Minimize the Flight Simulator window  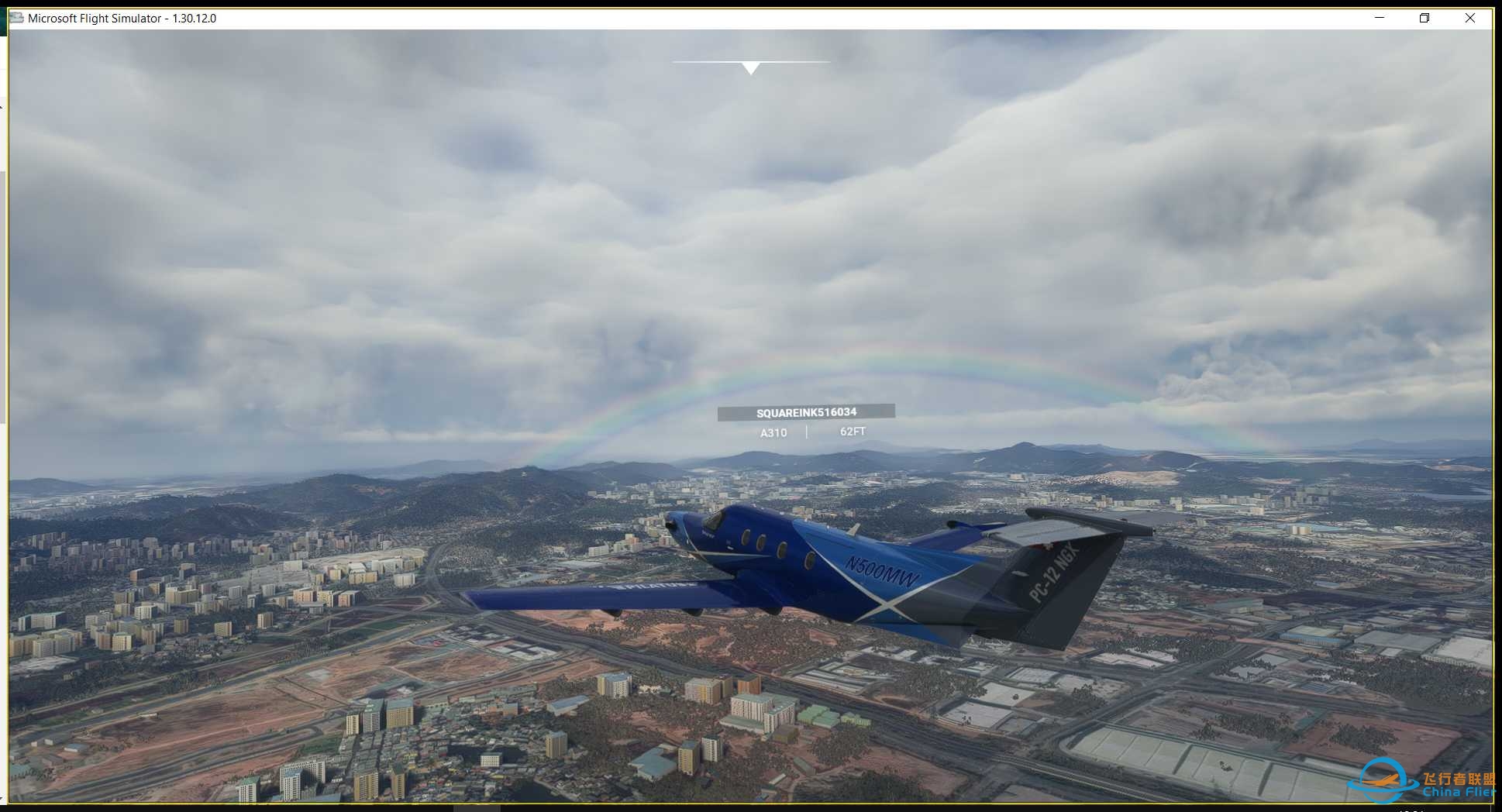point(1380,18)
